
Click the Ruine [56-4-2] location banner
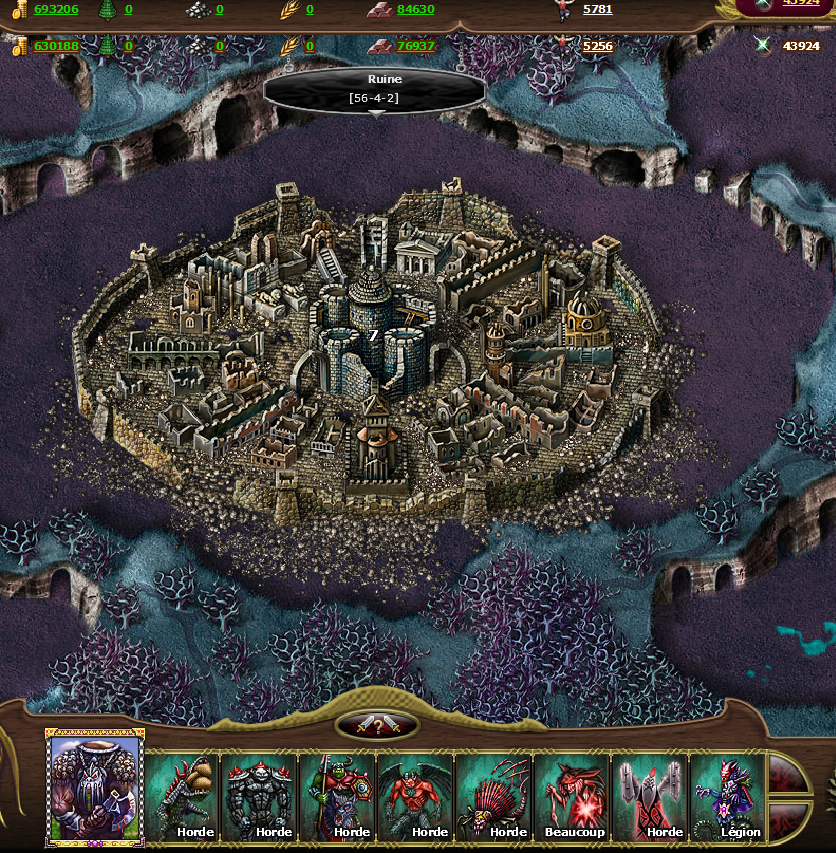point(375,90)
